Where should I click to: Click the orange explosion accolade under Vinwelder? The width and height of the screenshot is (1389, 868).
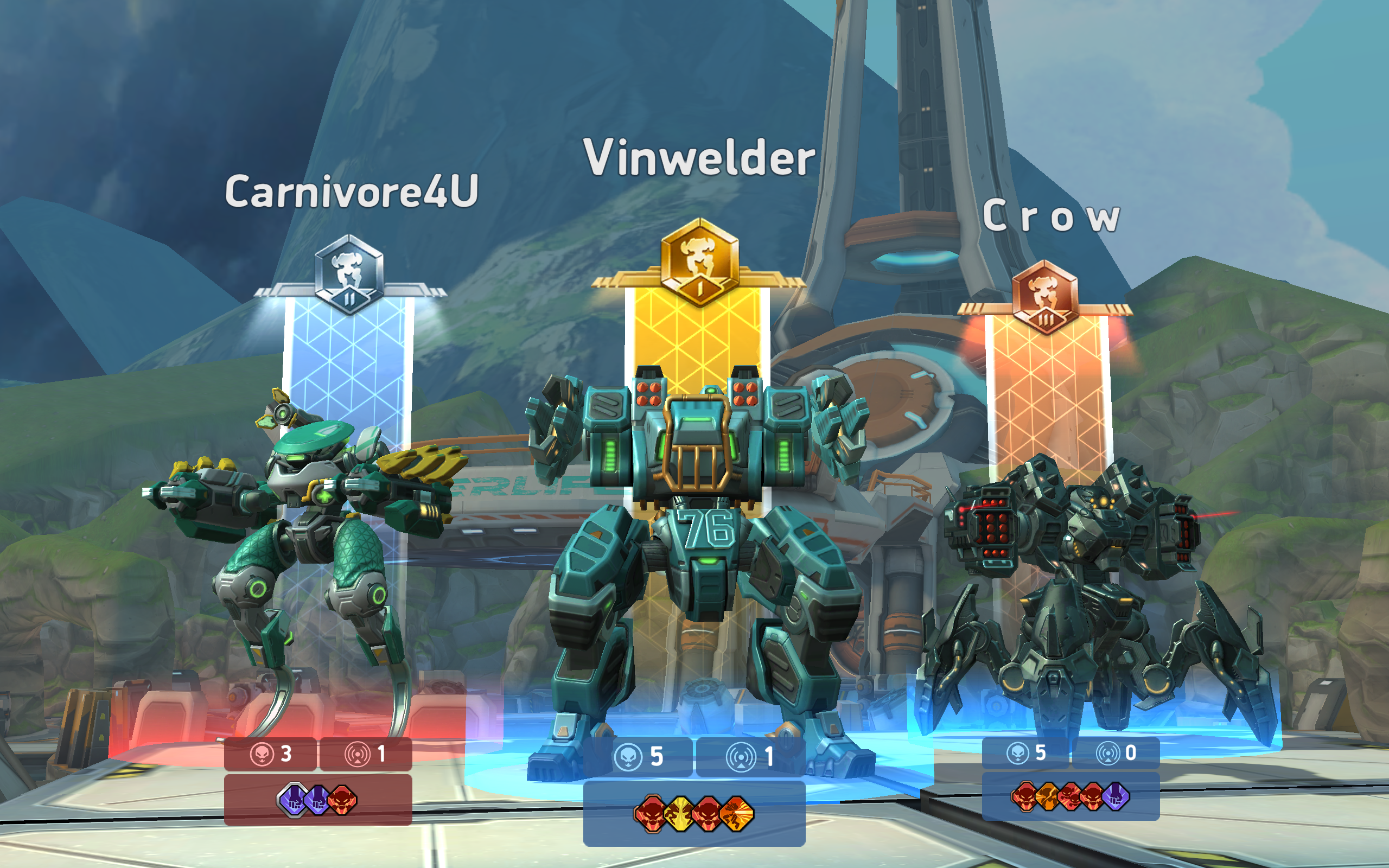tap(736, 813)
